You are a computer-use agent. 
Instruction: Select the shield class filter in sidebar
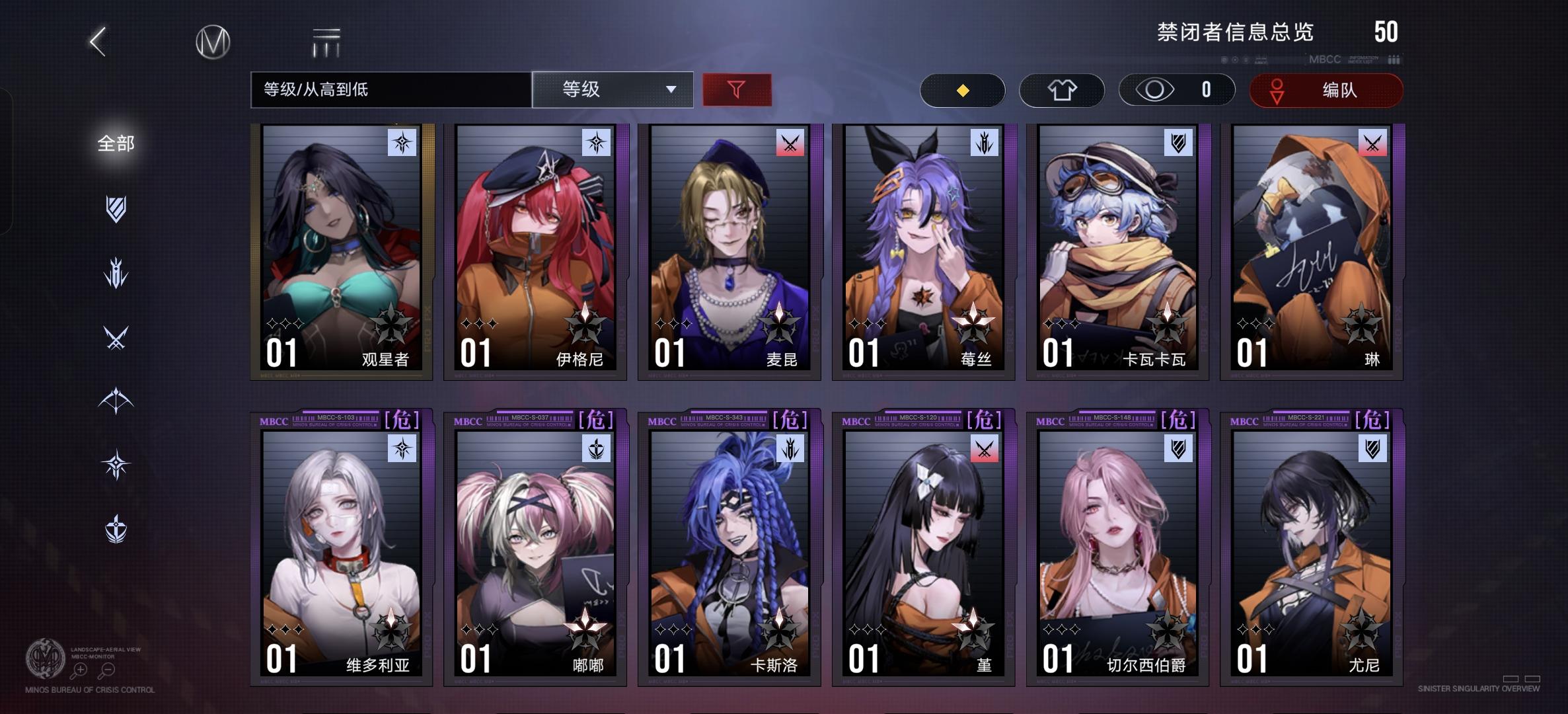pos(116,208)
